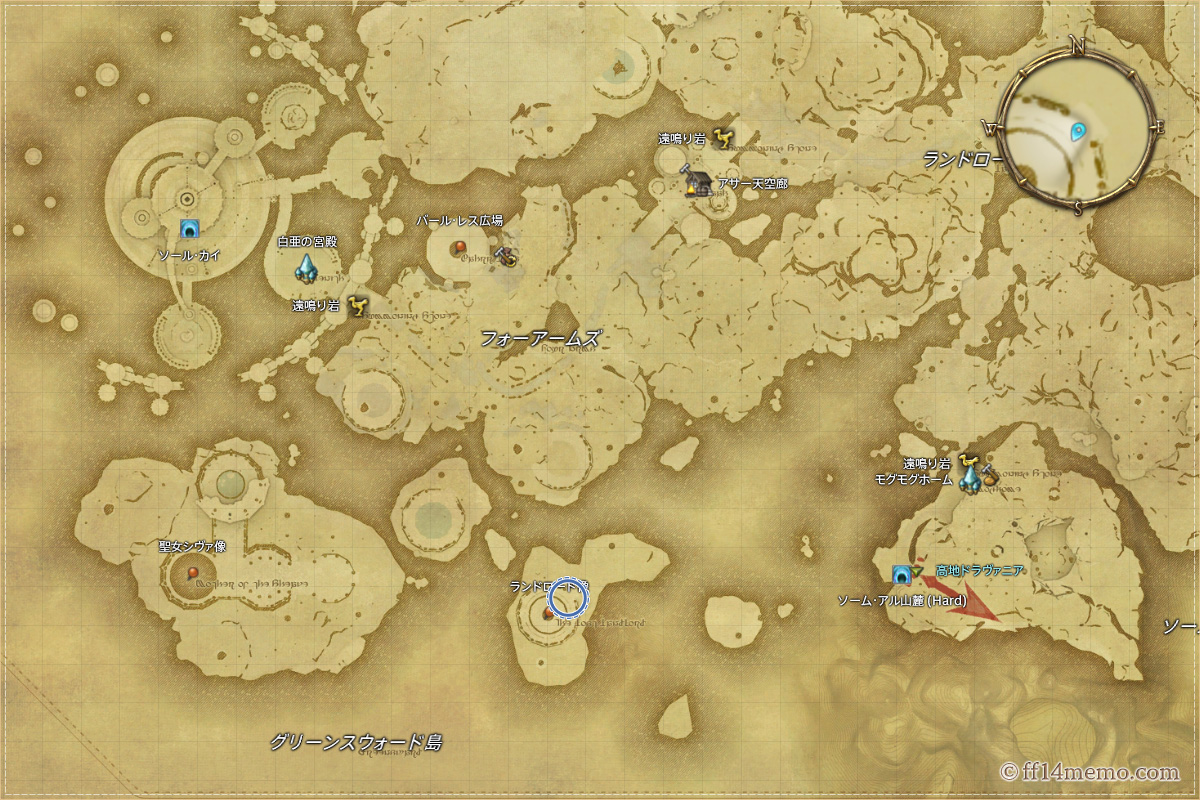This screenshot has height=800, width=1200.
Task: Click the hammer marker right of モグモグホーム
Action: 991,476
